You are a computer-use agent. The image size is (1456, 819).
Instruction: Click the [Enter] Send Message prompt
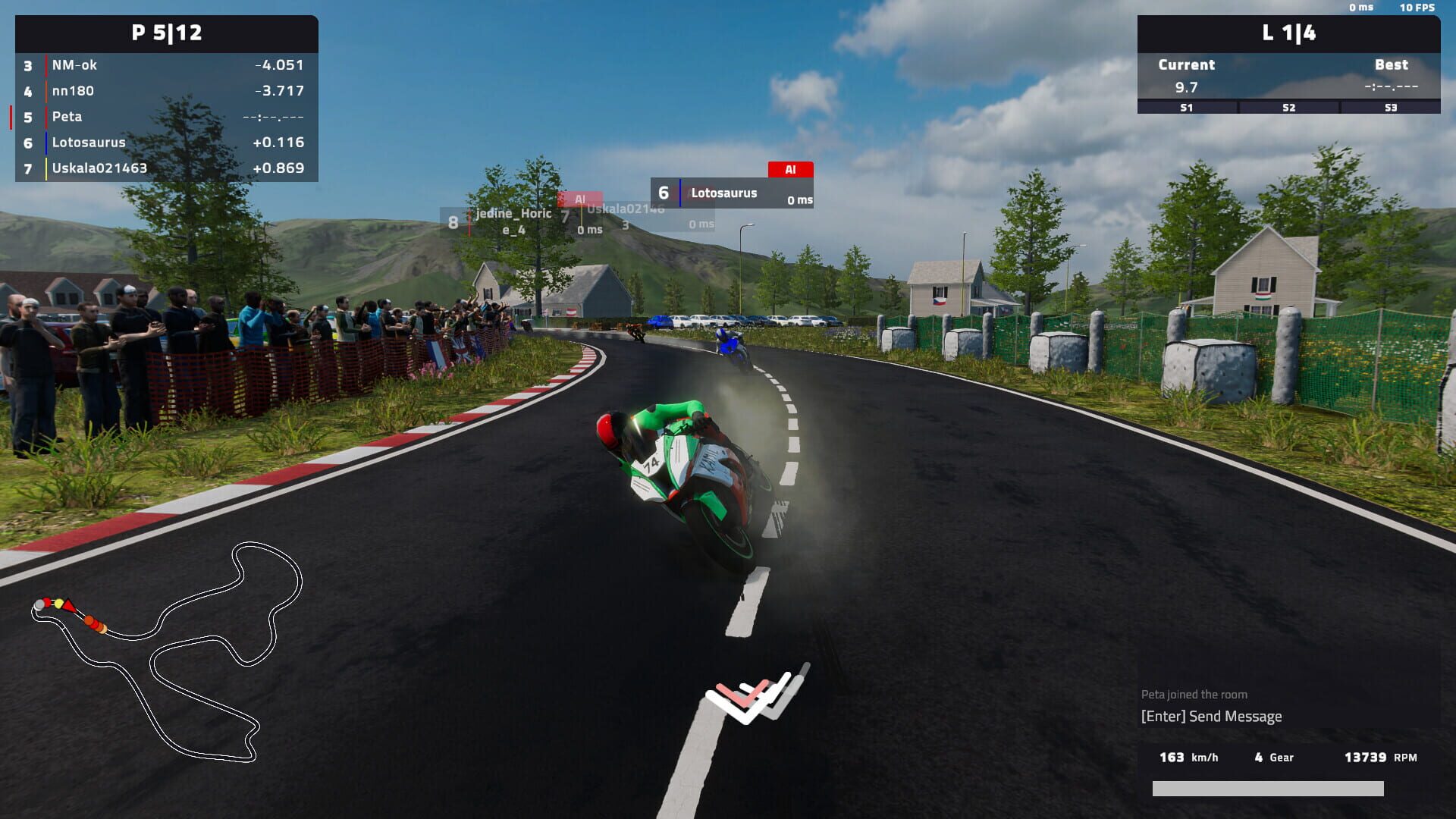(1210, 716)
